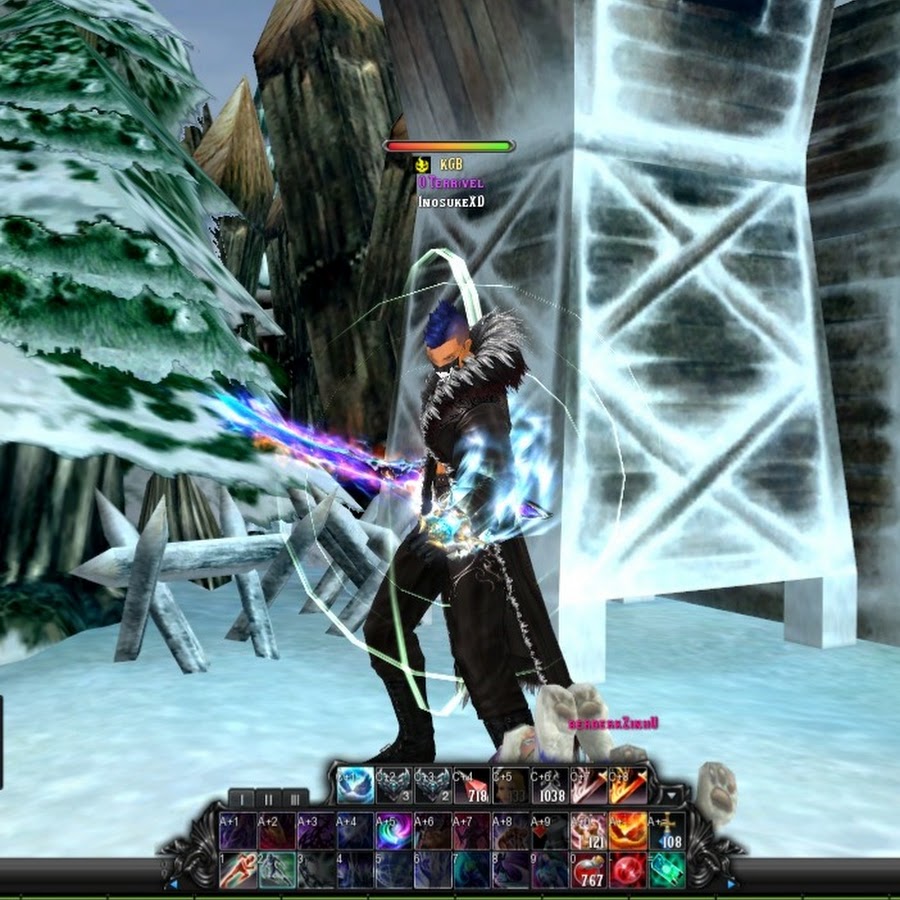Use the green scroll item in the bottom row
The image size is (900, 900).
tap(666, 869)
